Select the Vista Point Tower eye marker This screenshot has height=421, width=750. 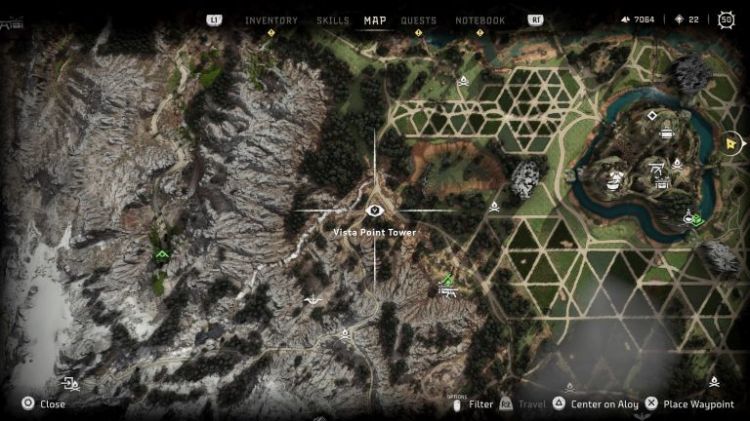(375, 210)
